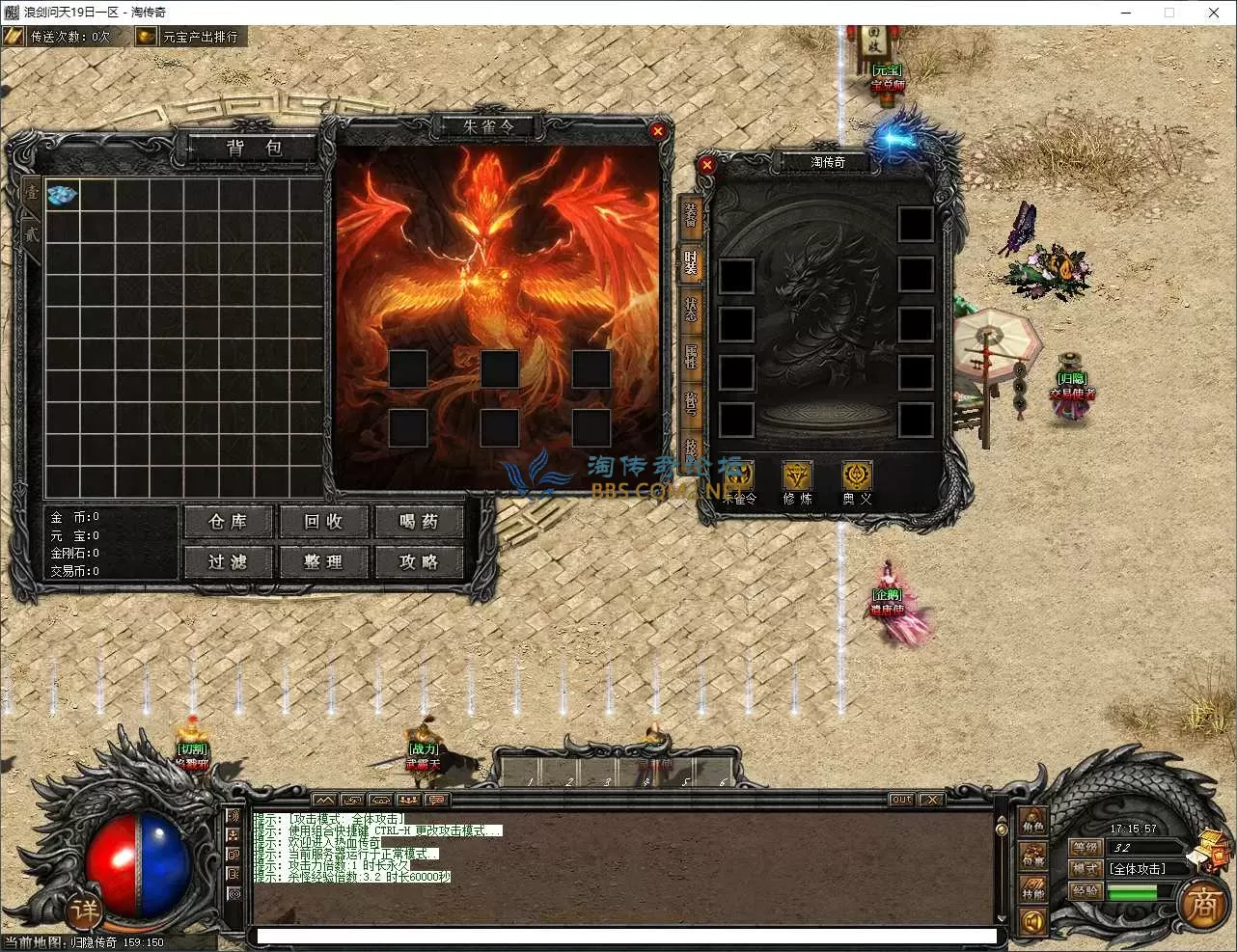Use the 喝药 potion button

click(419, 522)
